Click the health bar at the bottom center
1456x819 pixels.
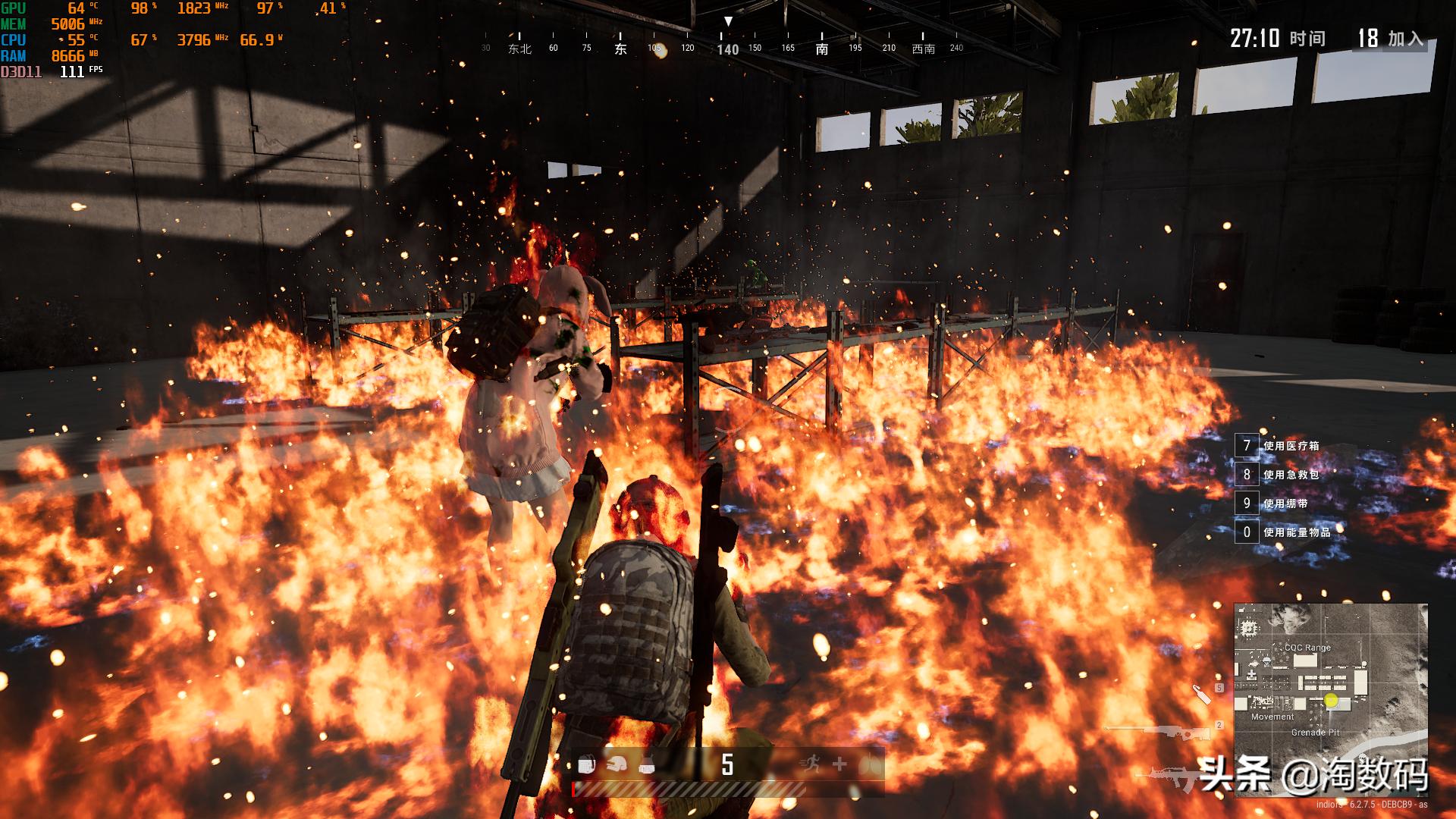coord(689,789)
